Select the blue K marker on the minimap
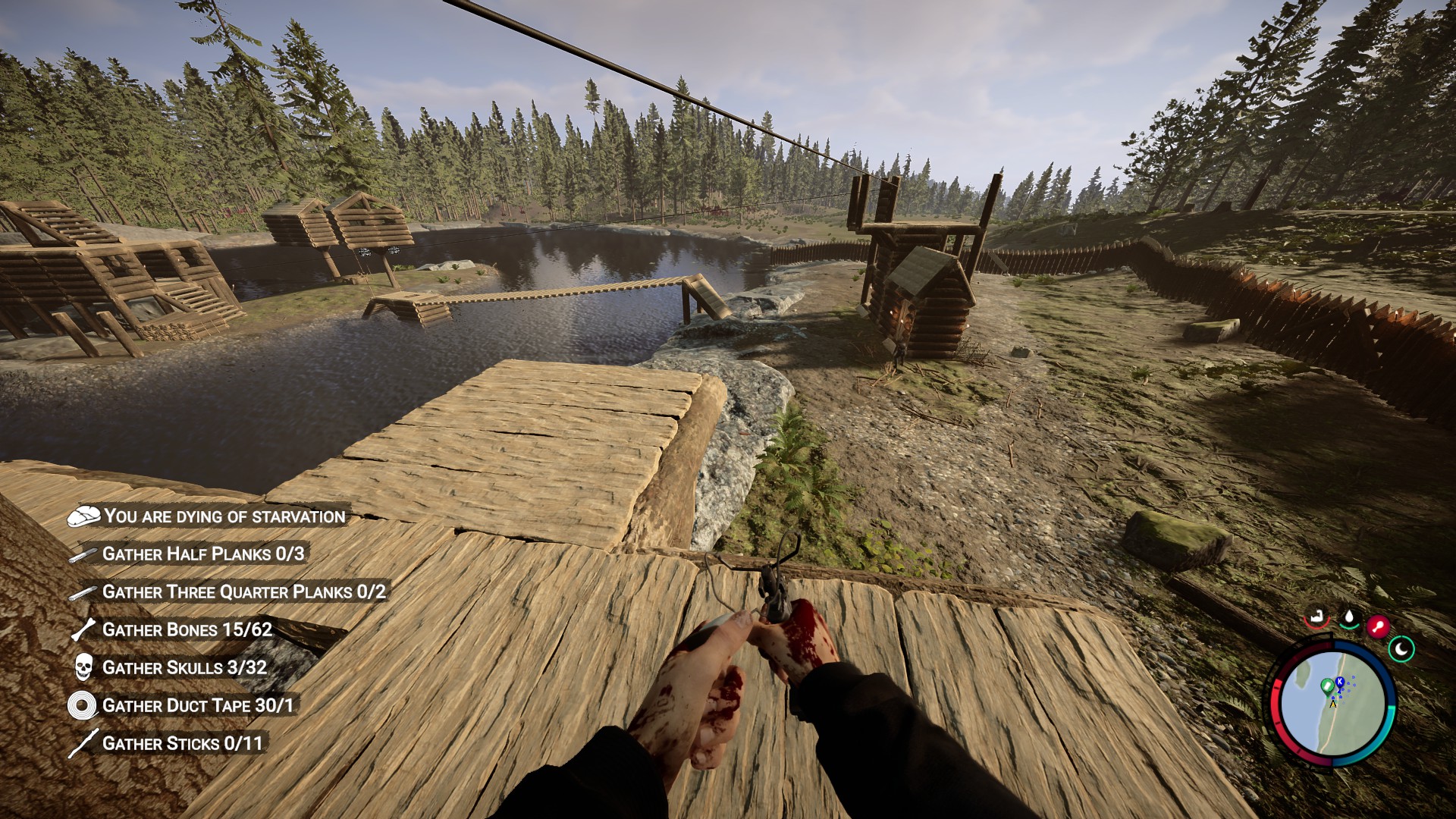Screen dimensions: 1456x819 tap(1340, 681)
